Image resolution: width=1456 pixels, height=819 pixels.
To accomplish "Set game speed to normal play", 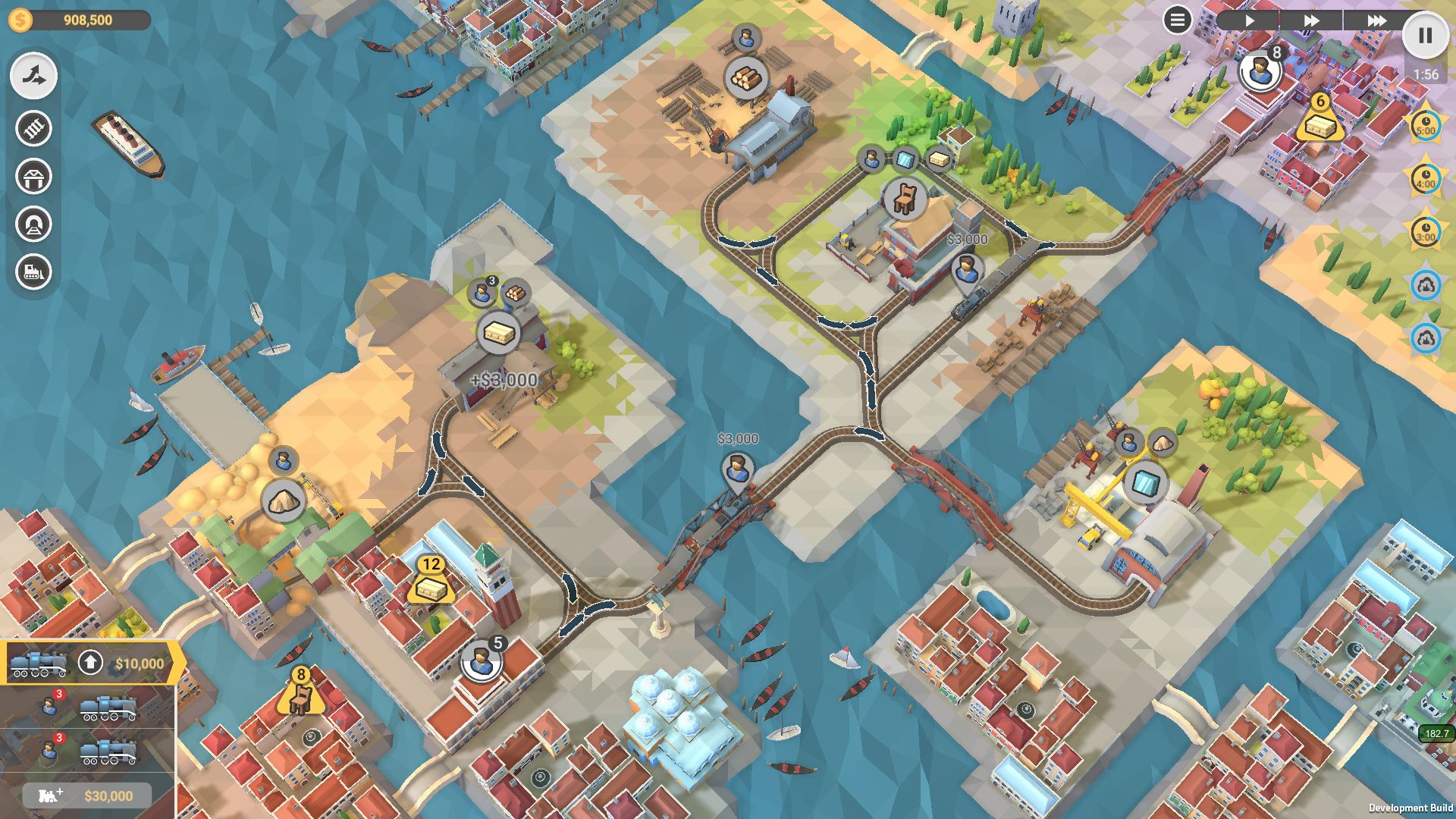I will (1249, 20).
